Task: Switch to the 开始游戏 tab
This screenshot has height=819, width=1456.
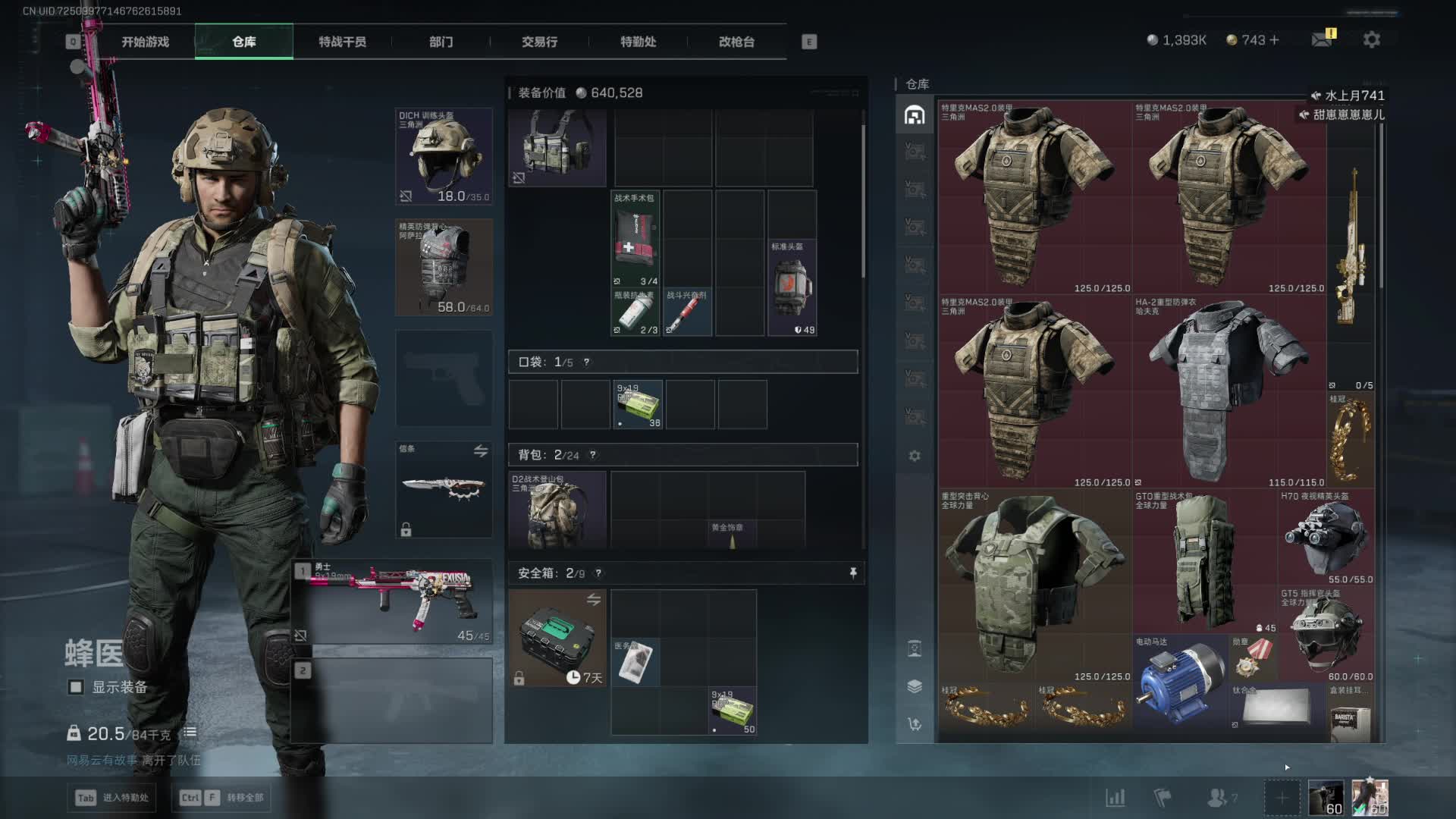Action: 145,42
